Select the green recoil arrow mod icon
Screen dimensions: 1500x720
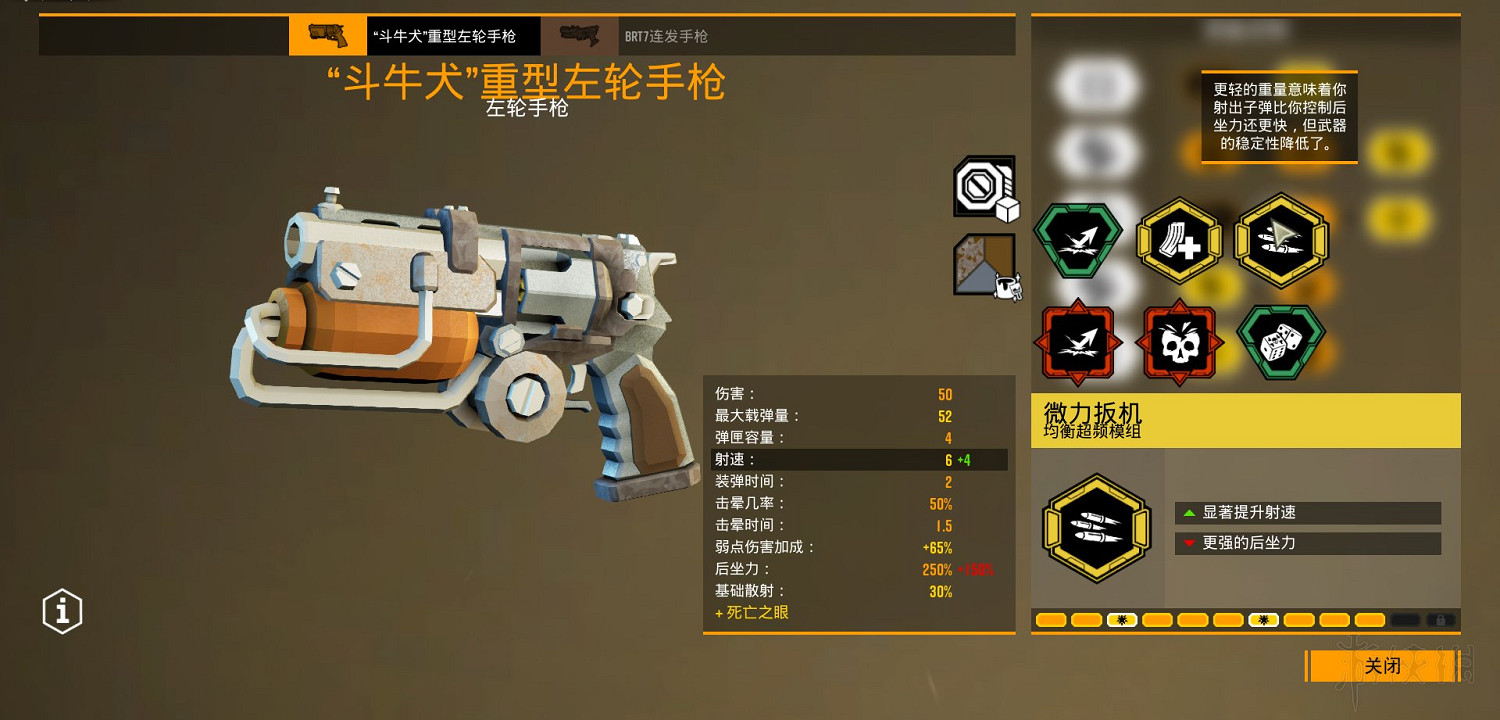pyautogui.click(x=1078, y=242)
